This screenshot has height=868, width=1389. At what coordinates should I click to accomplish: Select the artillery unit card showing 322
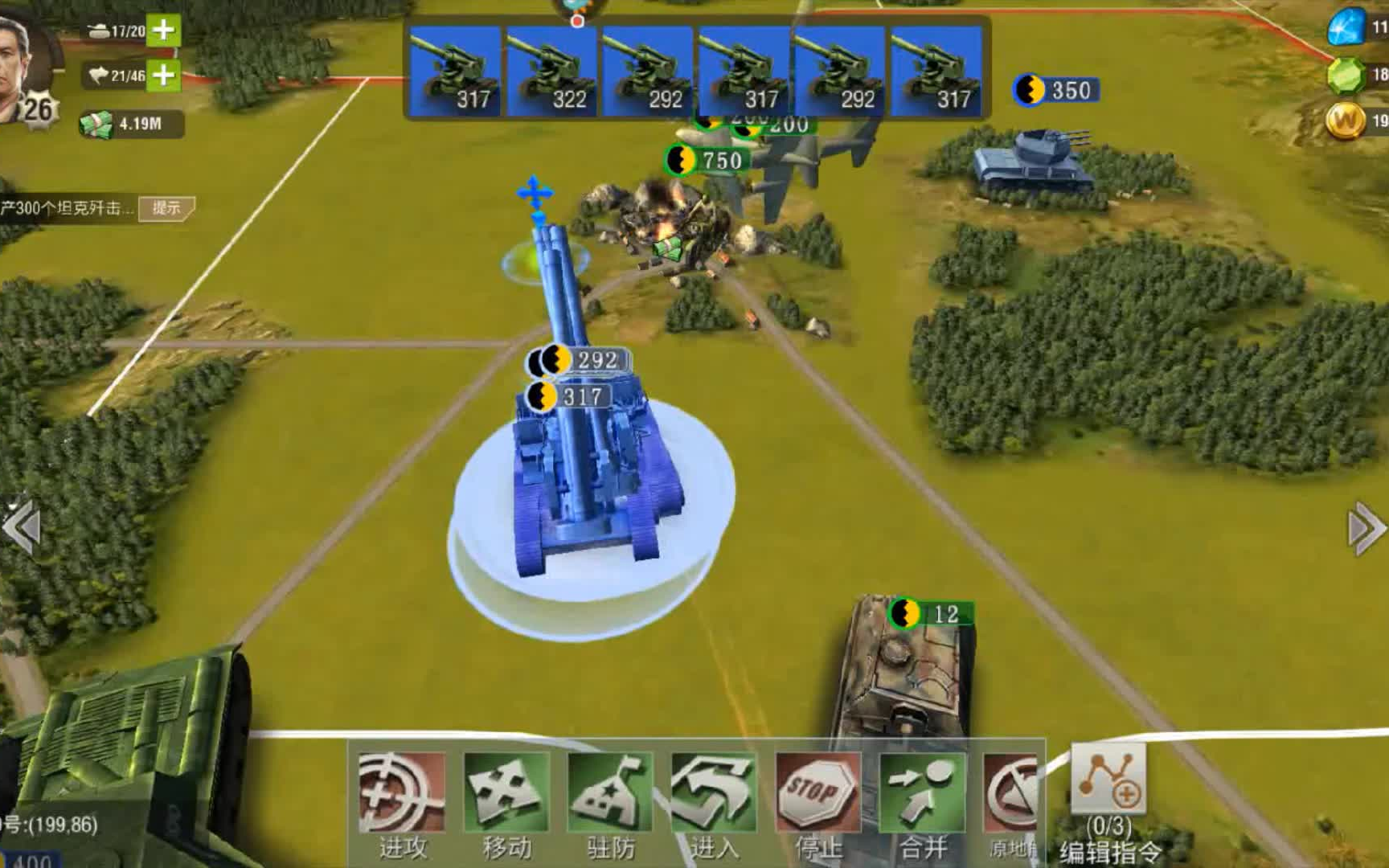(552, 72)
